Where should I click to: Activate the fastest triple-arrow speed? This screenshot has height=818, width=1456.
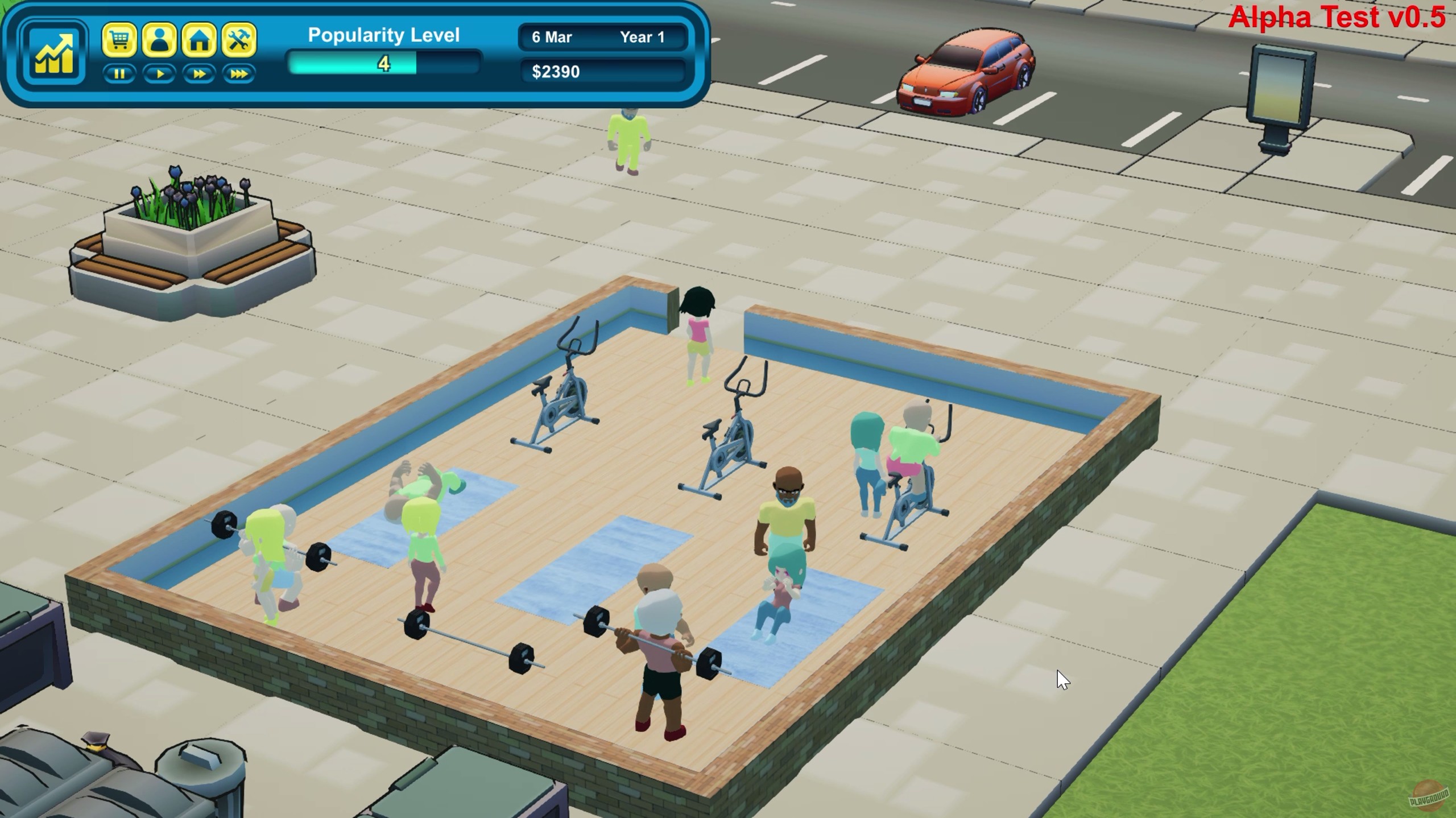(238, 73)
